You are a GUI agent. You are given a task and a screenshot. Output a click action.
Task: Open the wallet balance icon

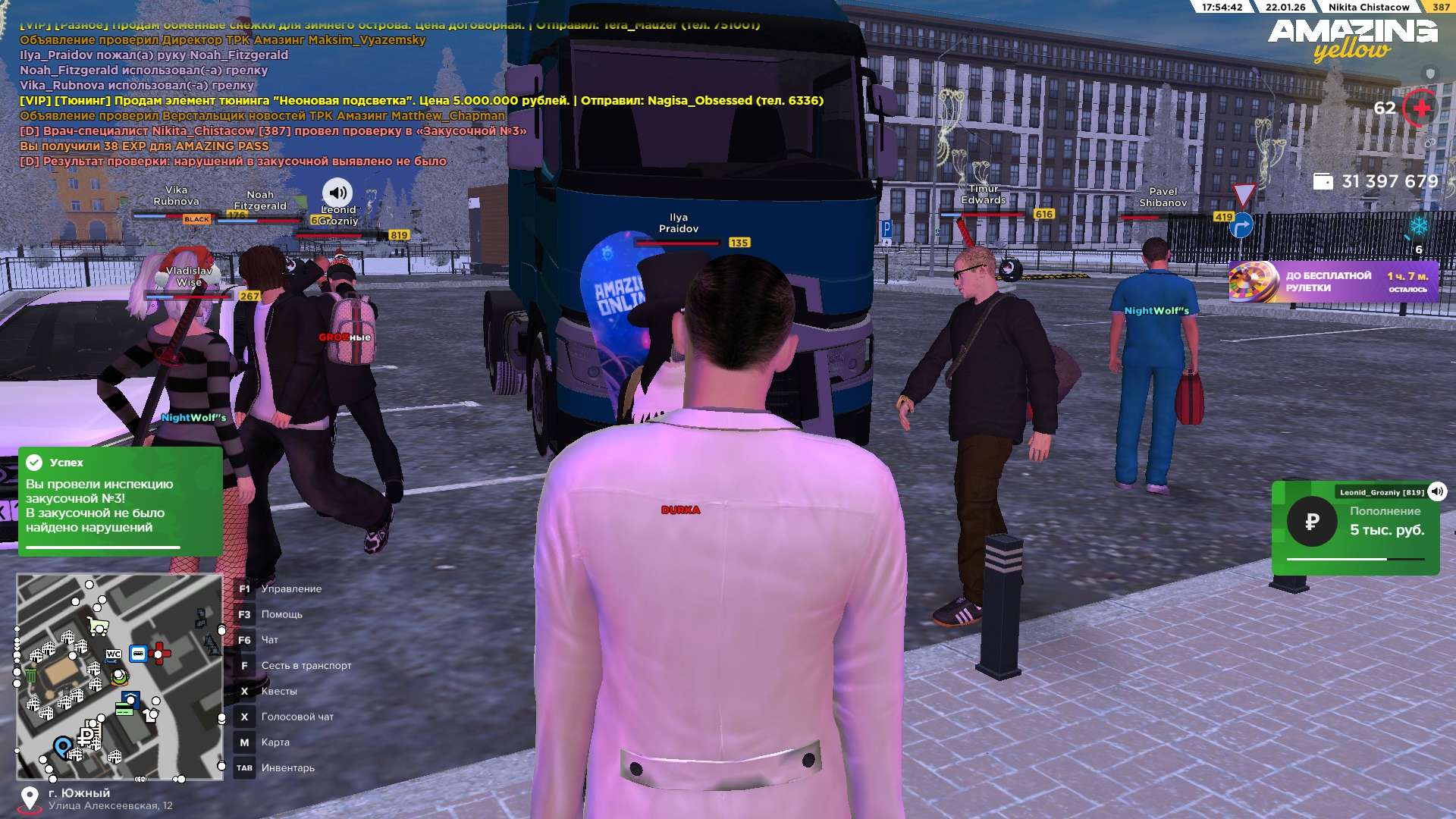[x=1323, y=182]
